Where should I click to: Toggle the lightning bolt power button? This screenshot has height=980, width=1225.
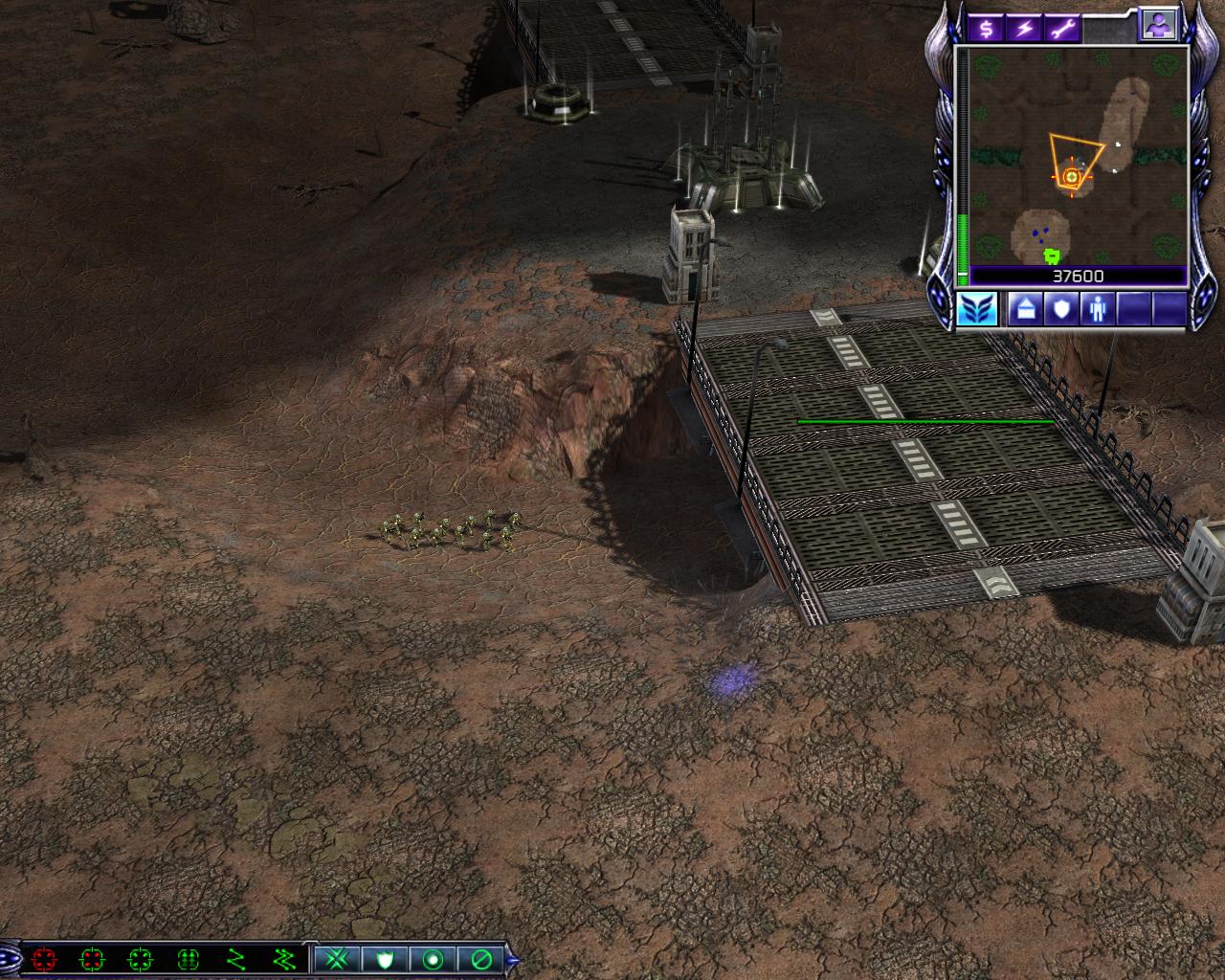pyautogui.click(x=1025, y=28)
